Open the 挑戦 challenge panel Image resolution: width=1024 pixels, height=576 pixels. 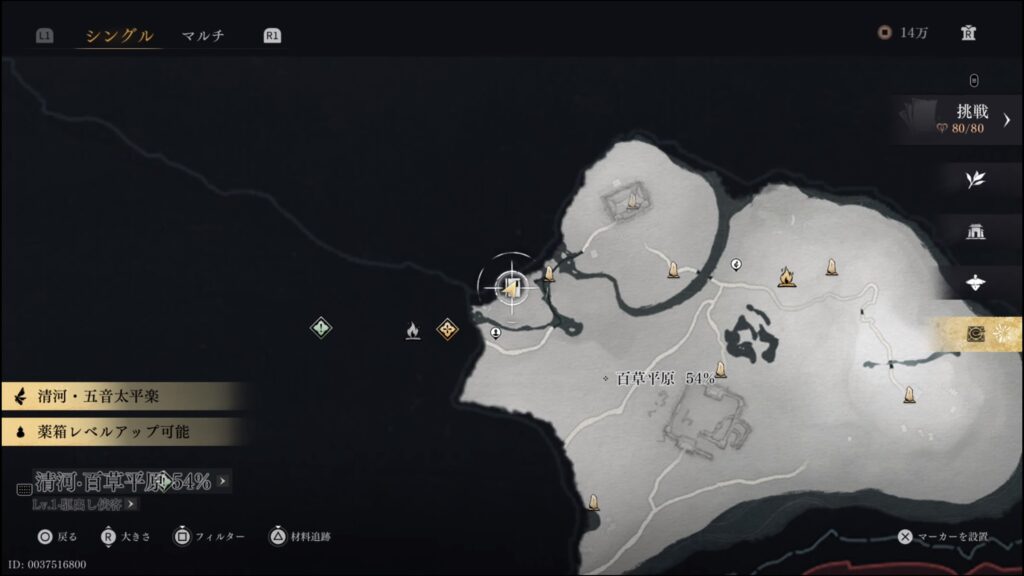(962, 119)
